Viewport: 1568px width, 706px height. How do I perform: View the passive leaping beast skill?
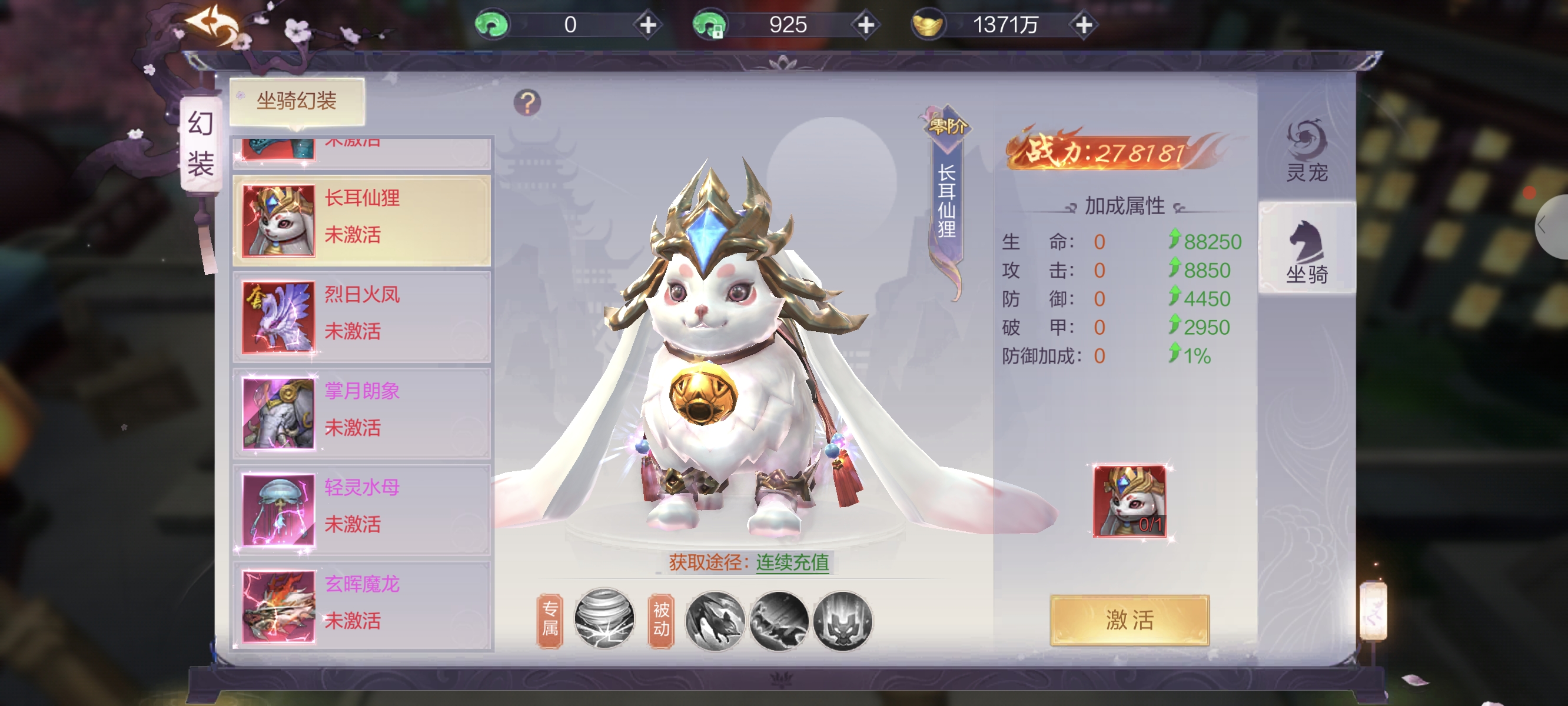click(715, 620)
